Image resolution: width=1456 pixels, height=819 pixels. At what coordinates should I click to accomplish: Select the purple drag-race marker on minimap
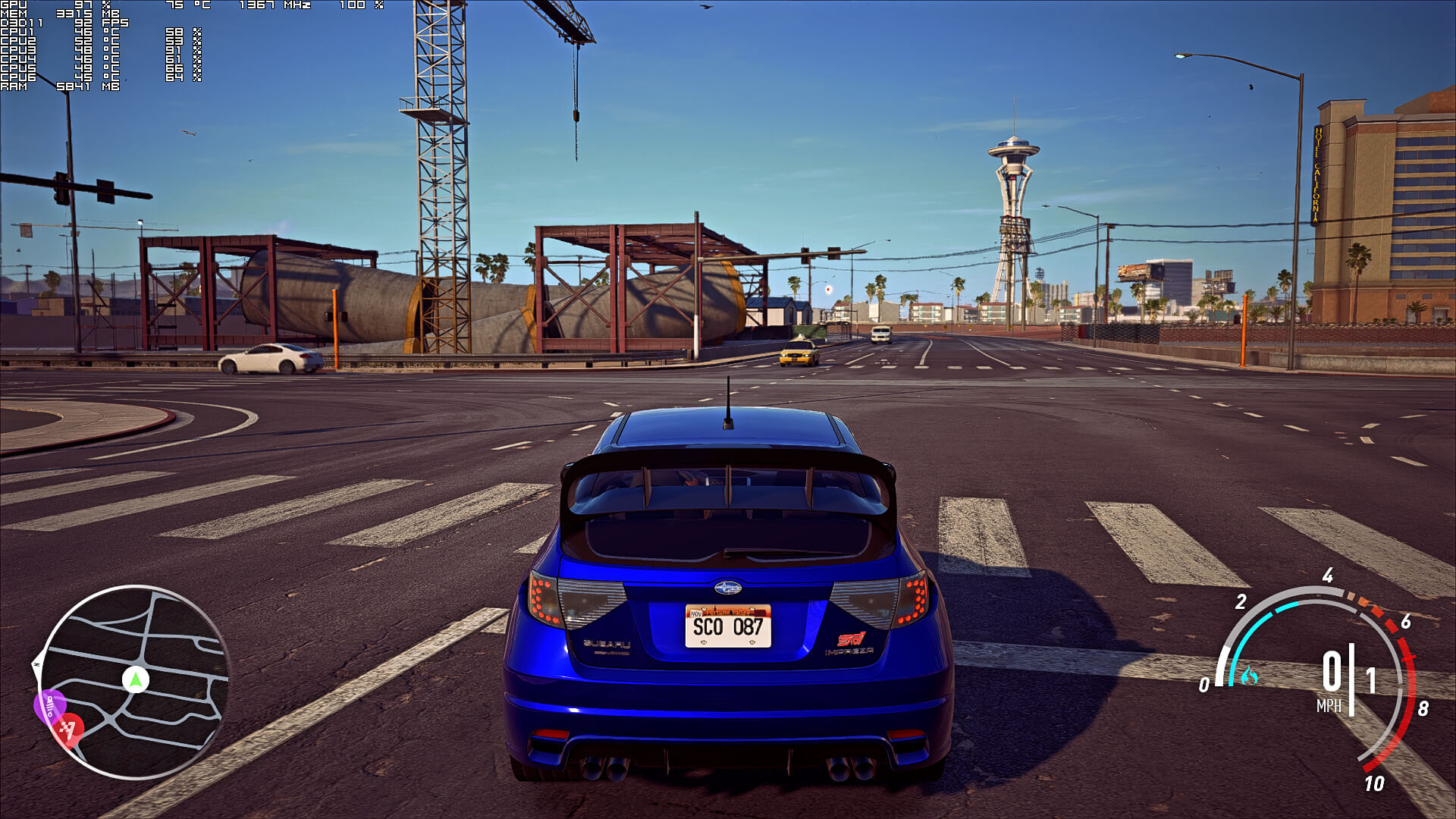point(50,706)
